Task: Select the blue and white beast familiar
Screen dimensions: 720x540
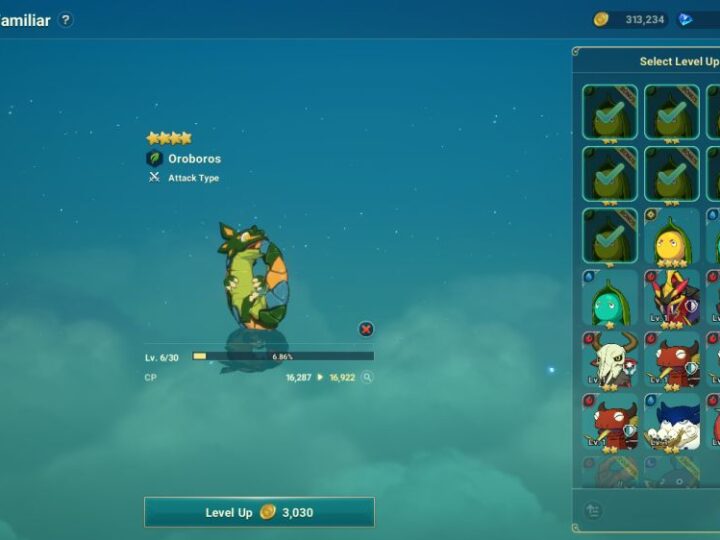Action: [x=671, y=422]
